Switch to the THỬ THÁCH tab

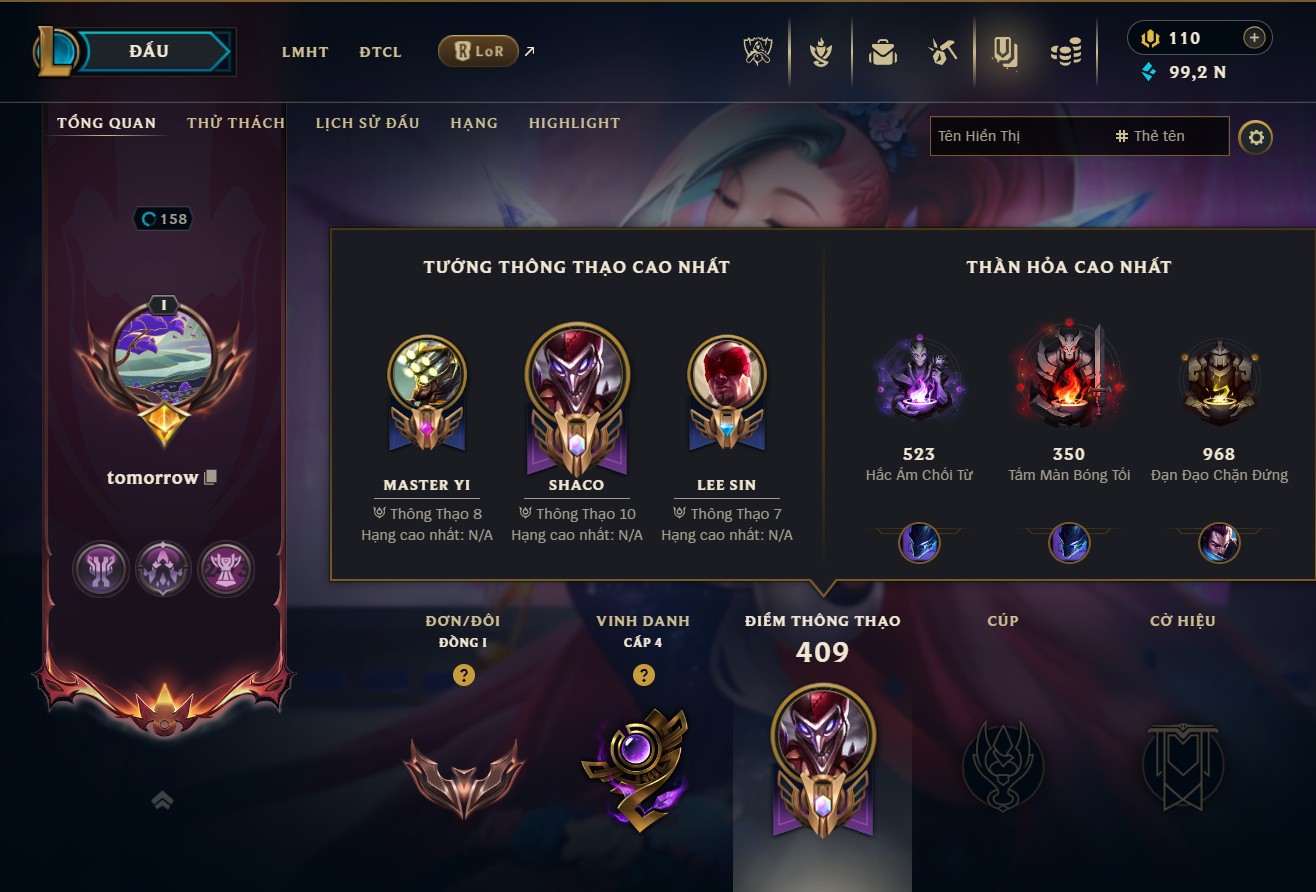tap(236, 123)
